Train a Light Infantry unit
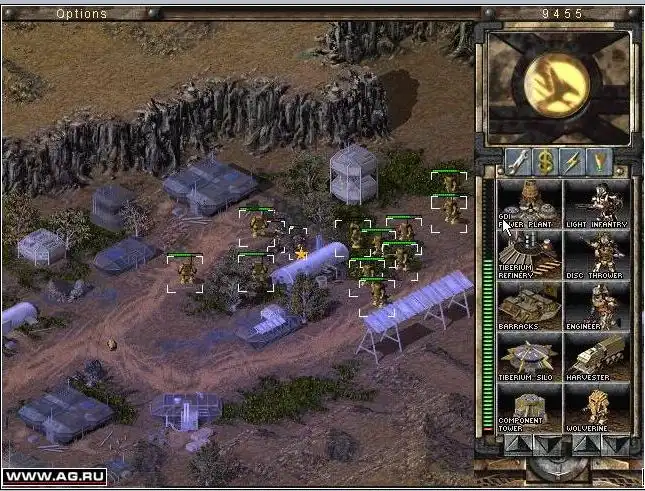 (597, 204)
